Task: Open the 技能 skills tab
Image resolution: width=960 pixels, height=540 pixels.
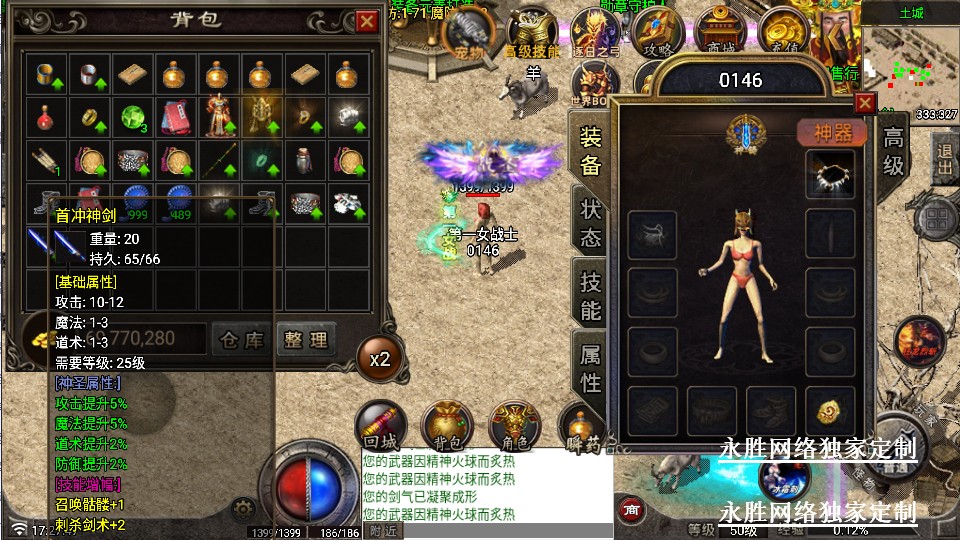Action: pyautogui.click(x=590, y=295)
